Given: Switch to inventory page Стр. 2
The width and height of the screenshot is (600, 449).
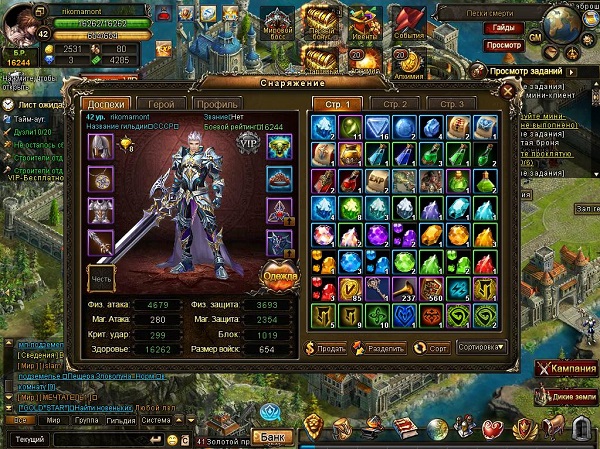Looking at the screenshot, I should point(395,104).
